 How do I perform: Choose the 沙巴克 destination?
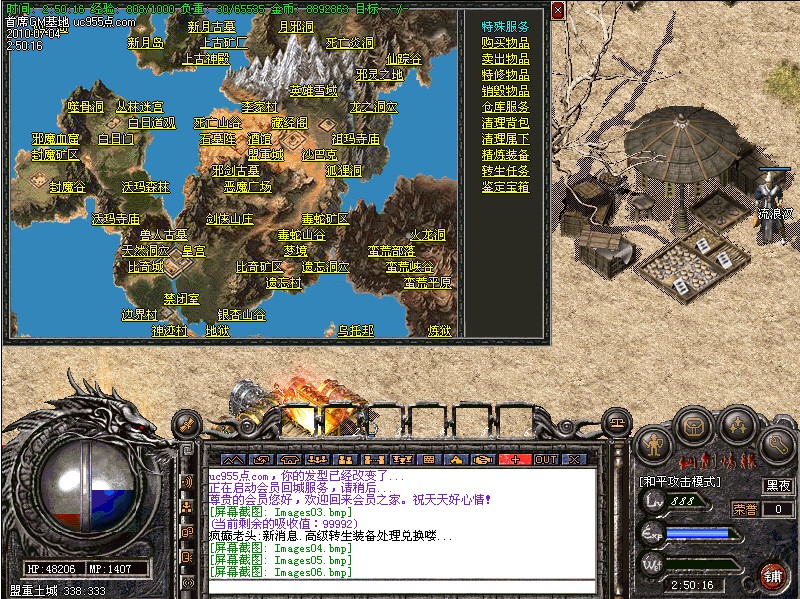click(x=319, y=155)
